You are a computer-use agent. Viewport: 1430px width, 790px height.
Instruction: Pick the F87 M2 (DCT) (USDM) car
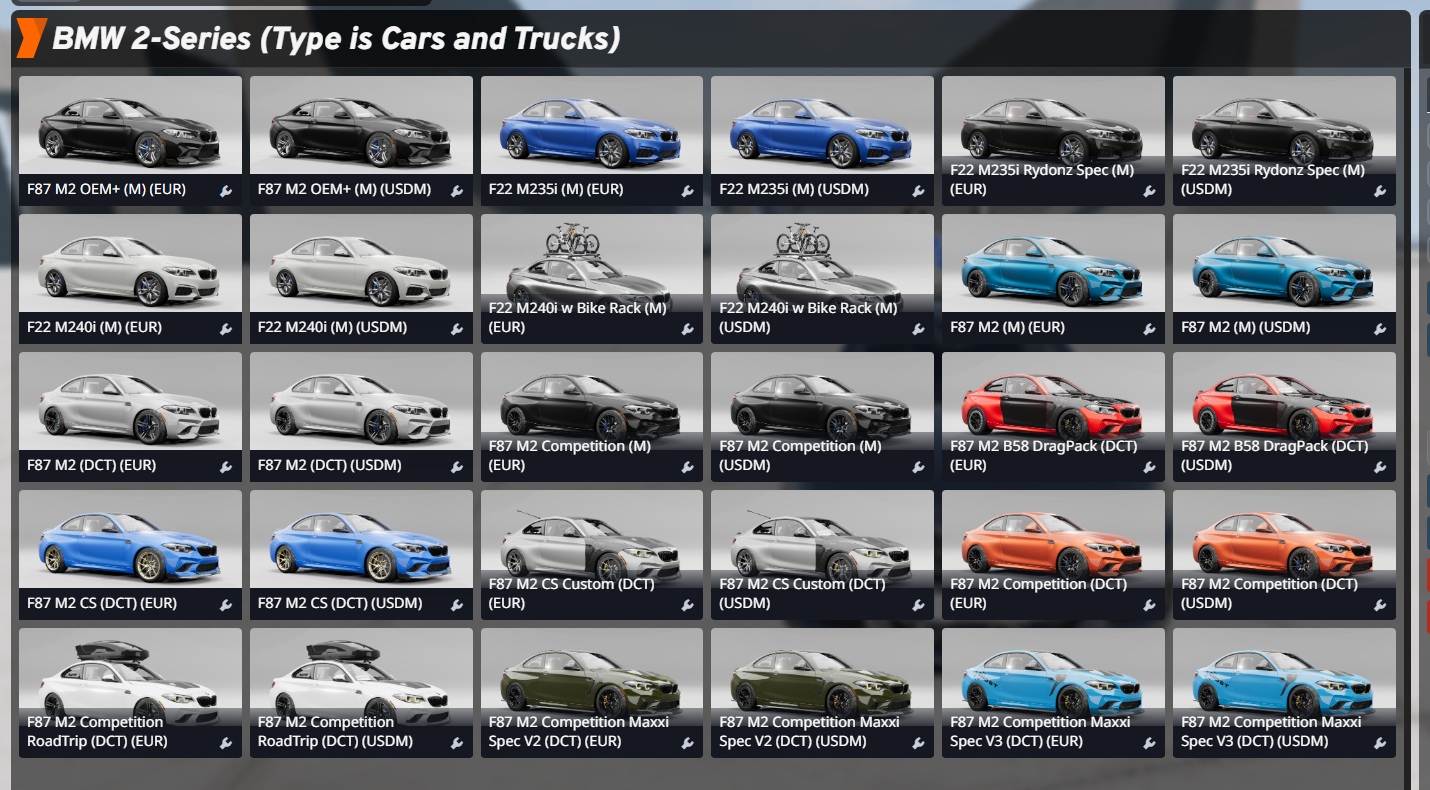click(x=361, y=406)
